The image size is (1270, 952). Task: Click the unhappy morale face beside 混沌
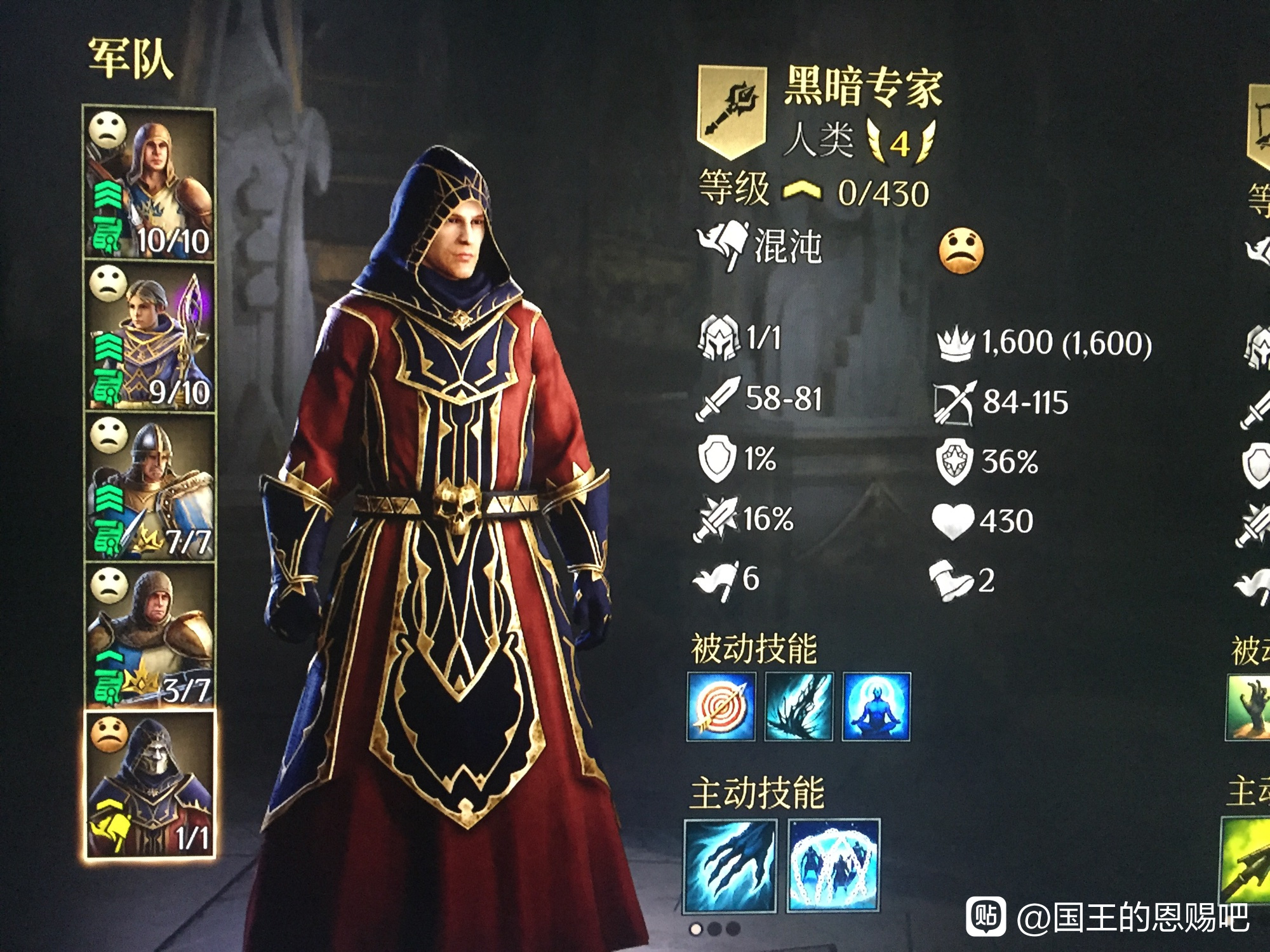coord(961,251)
